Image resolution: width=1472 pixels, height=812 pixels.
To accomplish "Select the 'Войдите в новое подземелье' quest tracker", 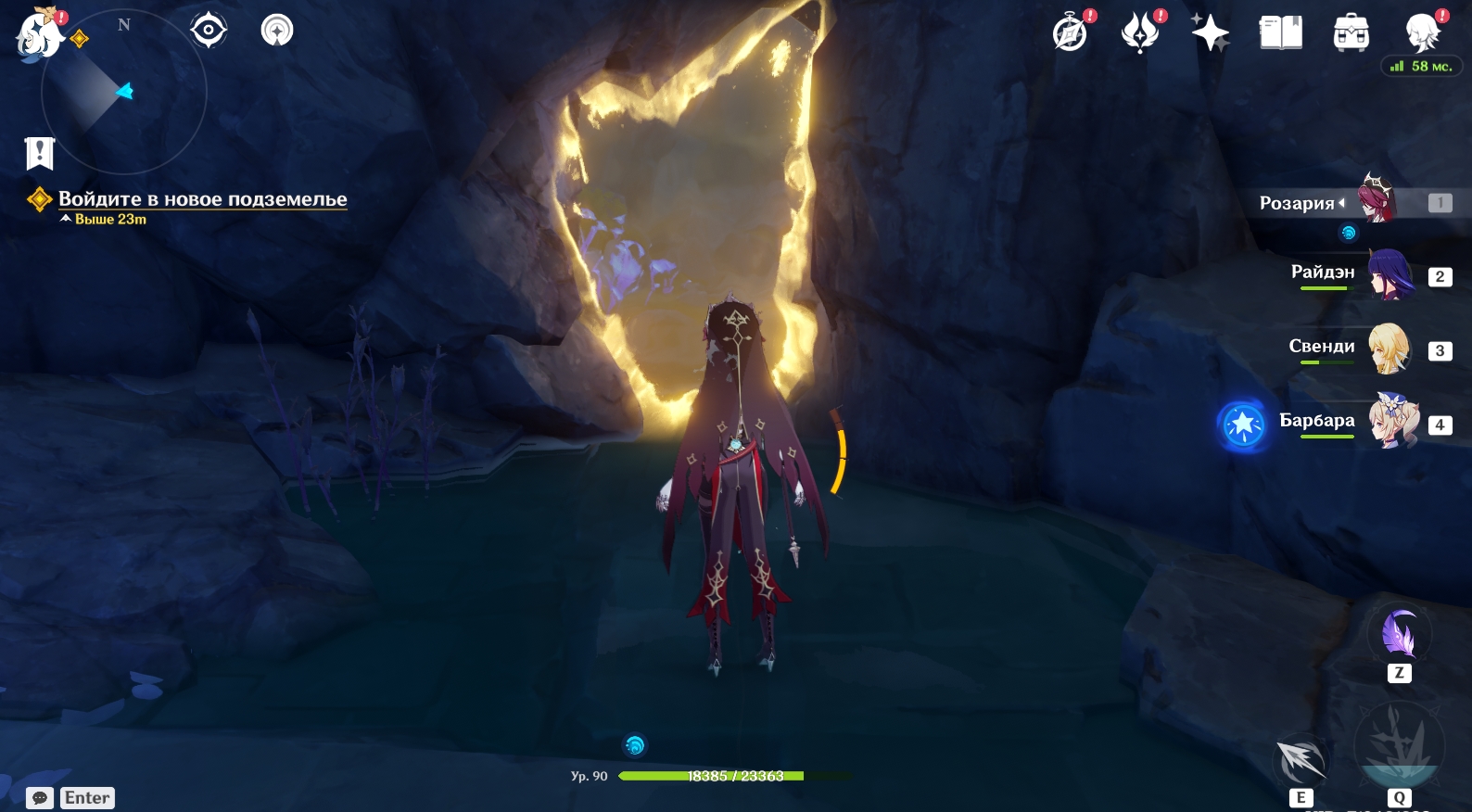I will pos(202,199).
